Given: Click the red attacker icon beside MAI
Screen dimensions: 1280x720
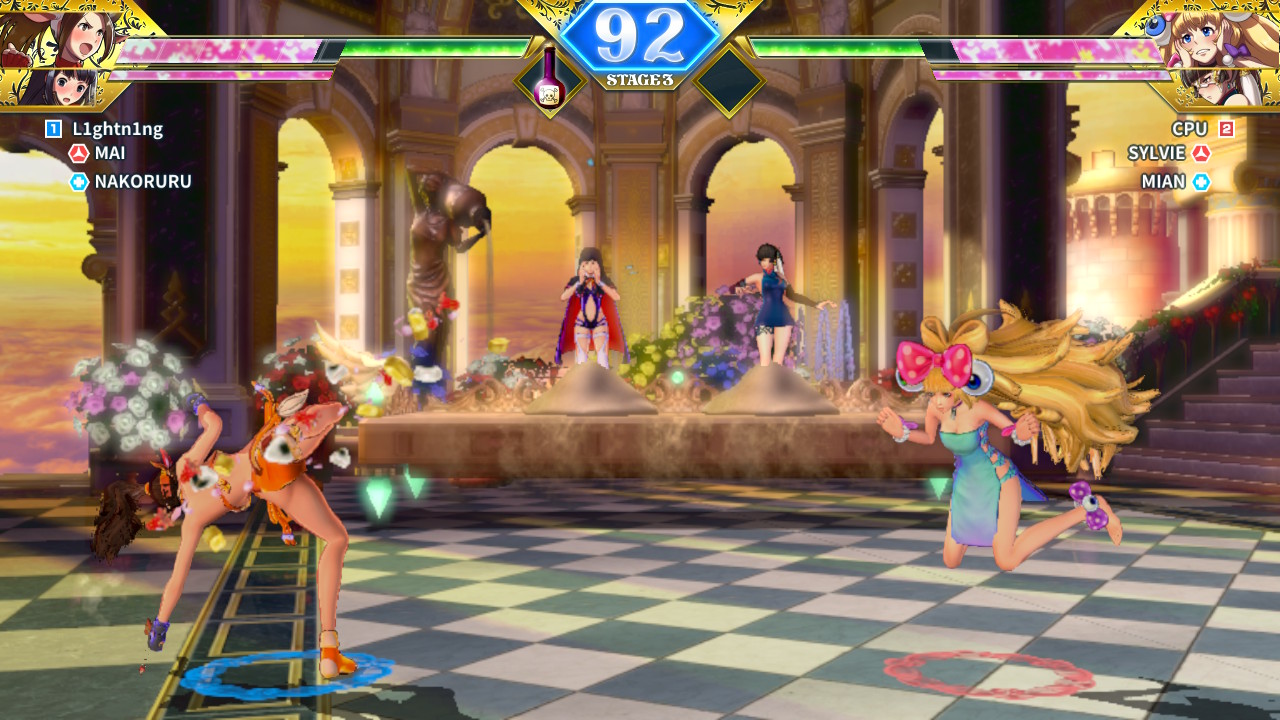Looking at the screenshot, I should tap(79, 153).
